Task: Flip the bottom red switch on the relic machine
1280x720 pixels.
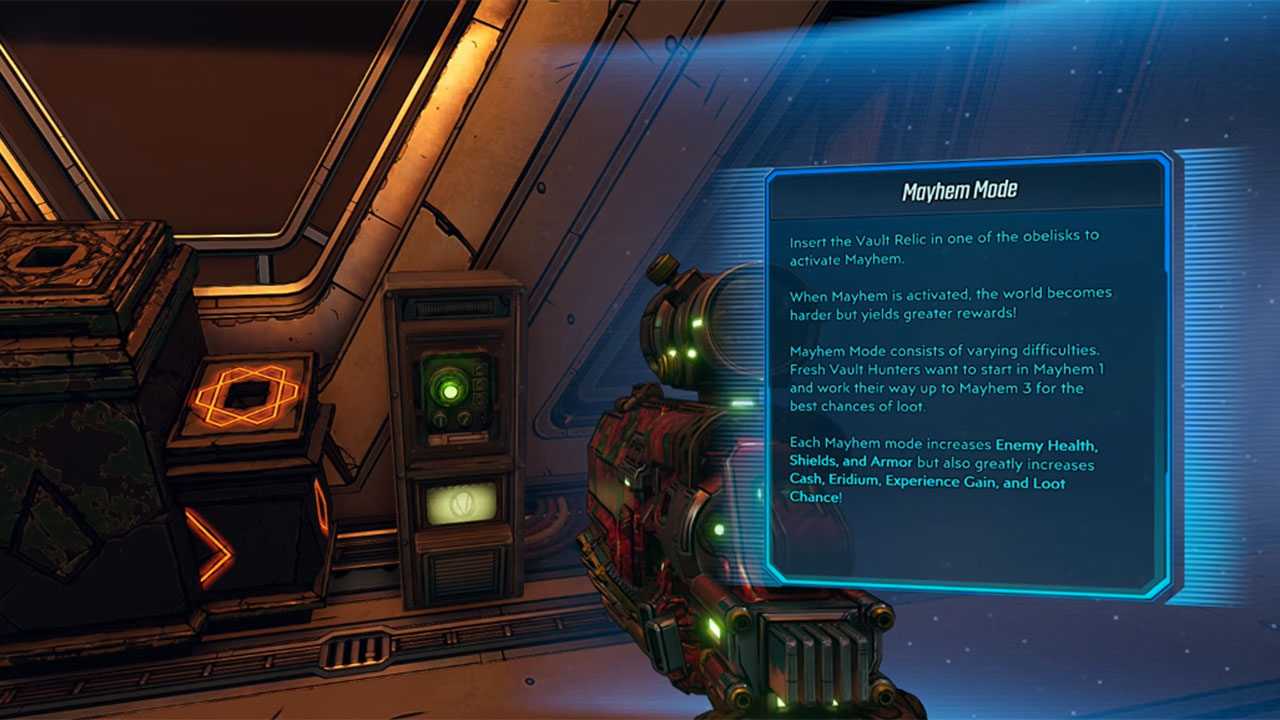Action: (480, 398)
